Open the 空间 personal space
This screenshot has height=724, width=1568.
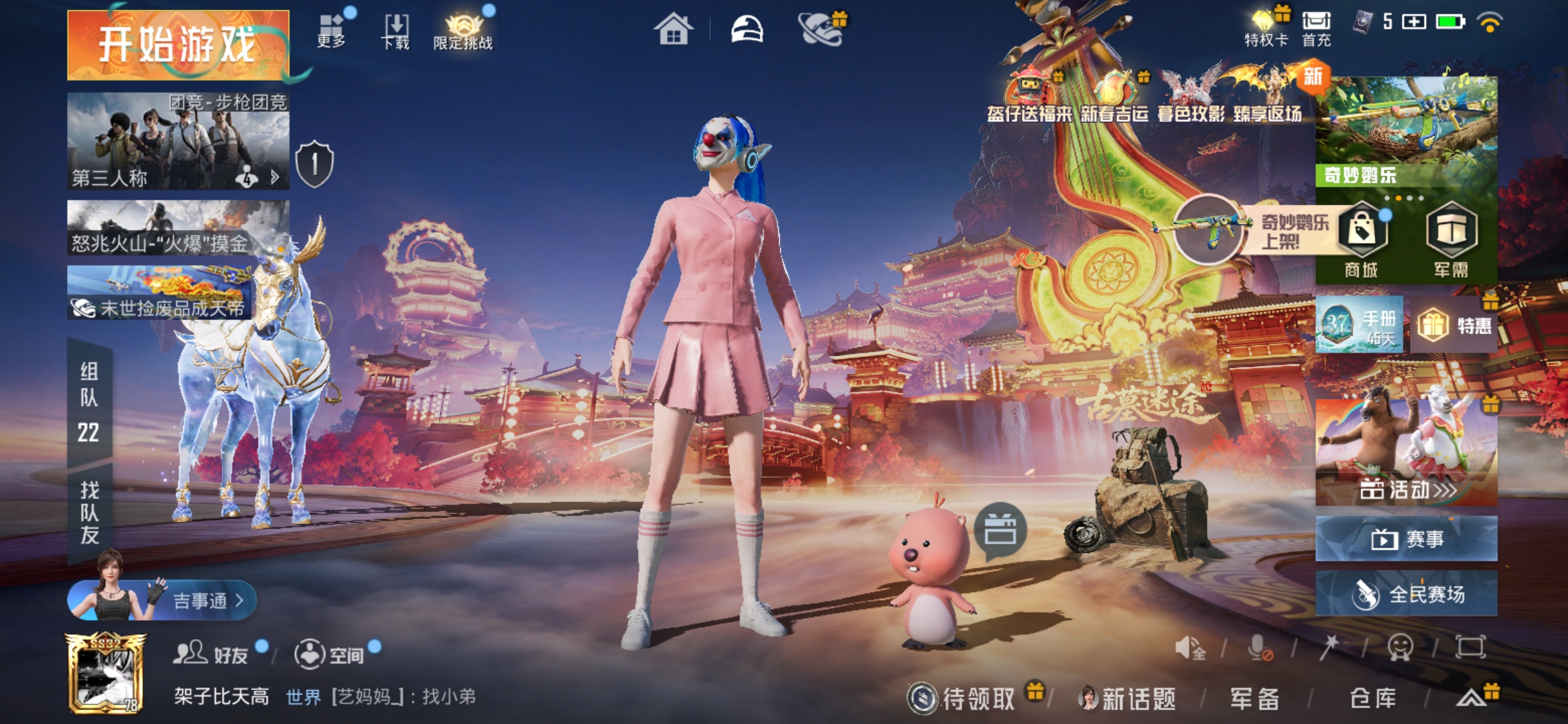330,654
